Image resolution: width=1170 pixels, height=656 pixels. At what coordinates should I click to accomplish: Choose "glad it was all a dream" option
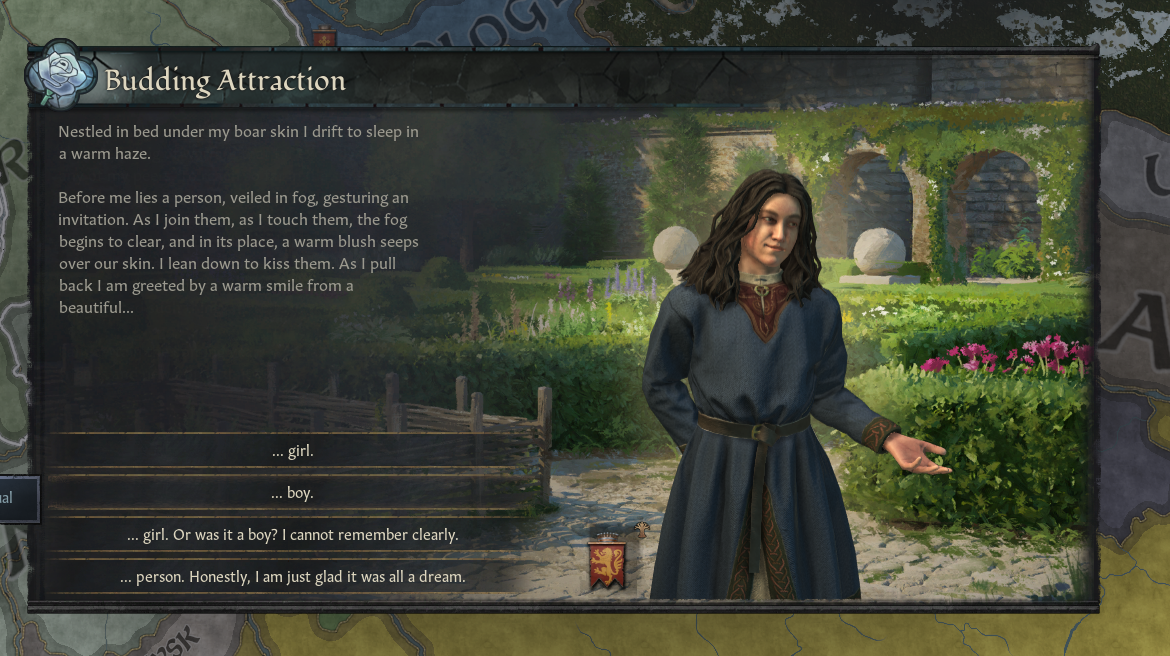(292, 577)
